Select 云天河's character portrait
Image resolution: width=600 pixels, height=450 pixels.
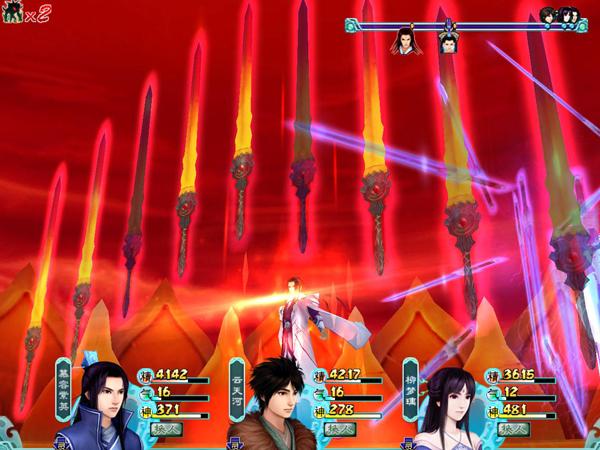click(x=270, y=405)
